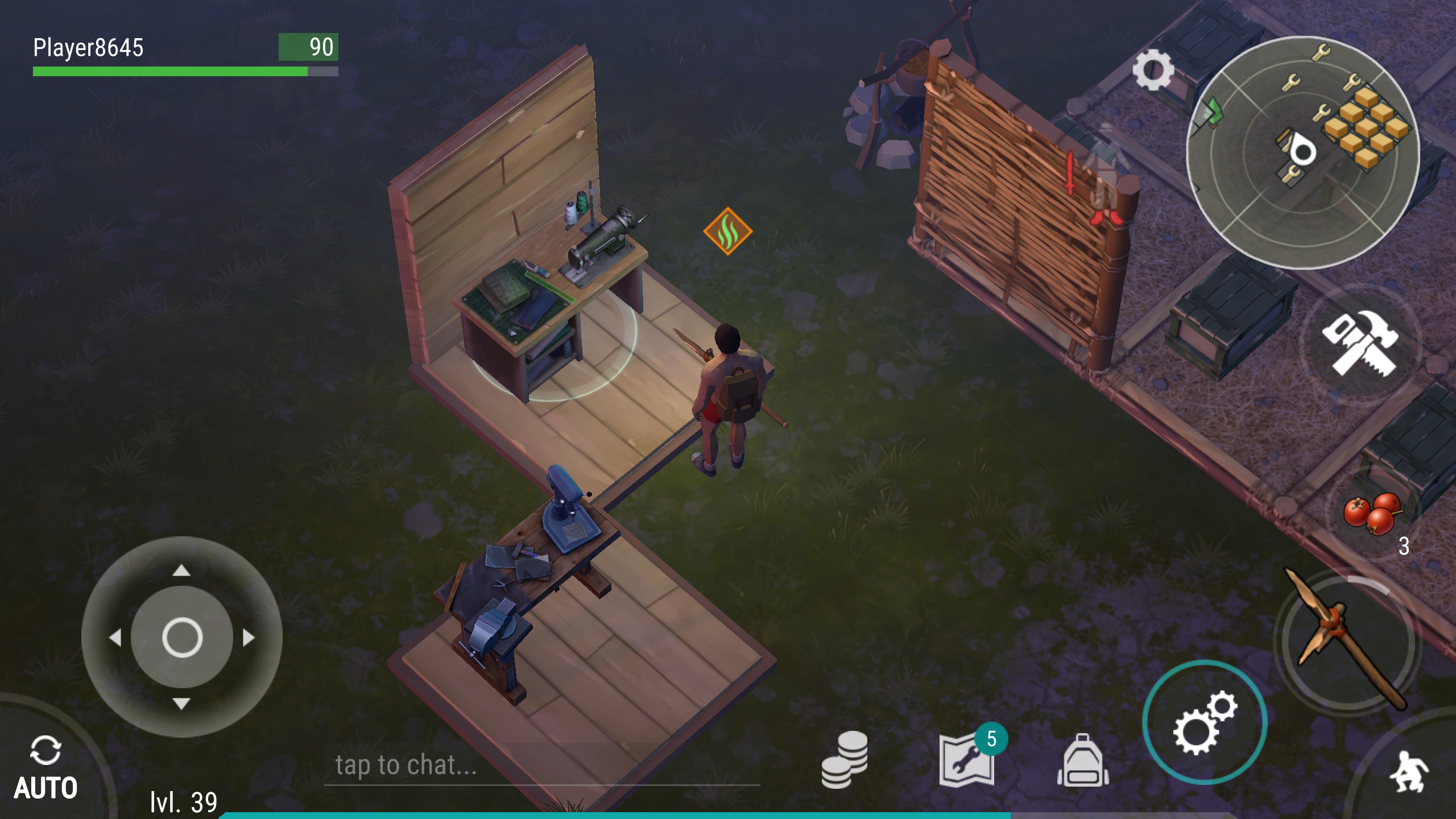Eat berries from the quick slot
The image size is (1456, 819).
click(x=1372, y=514)
